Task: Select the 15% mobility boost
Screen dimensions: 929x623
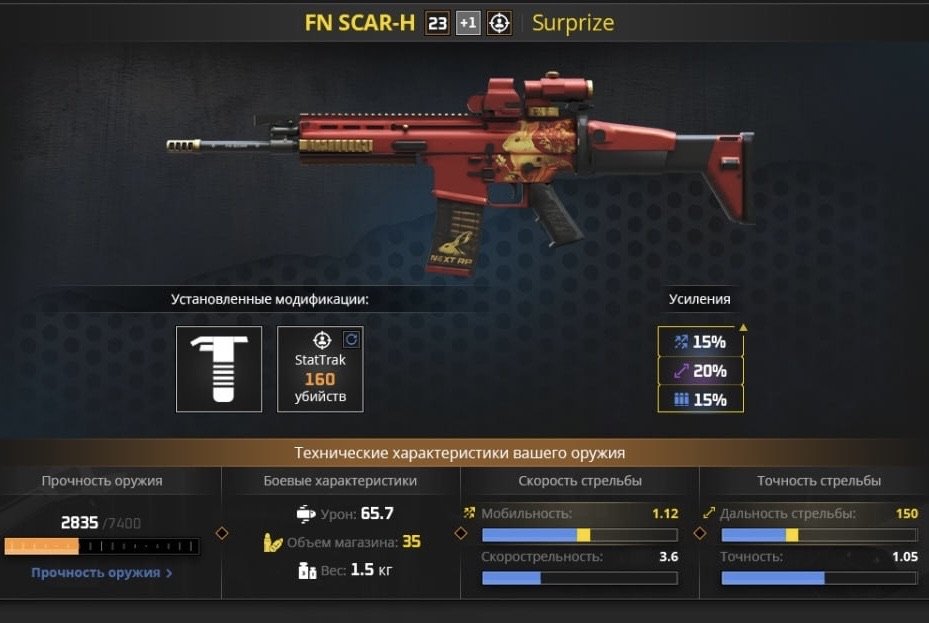Action: pos(701,342)
